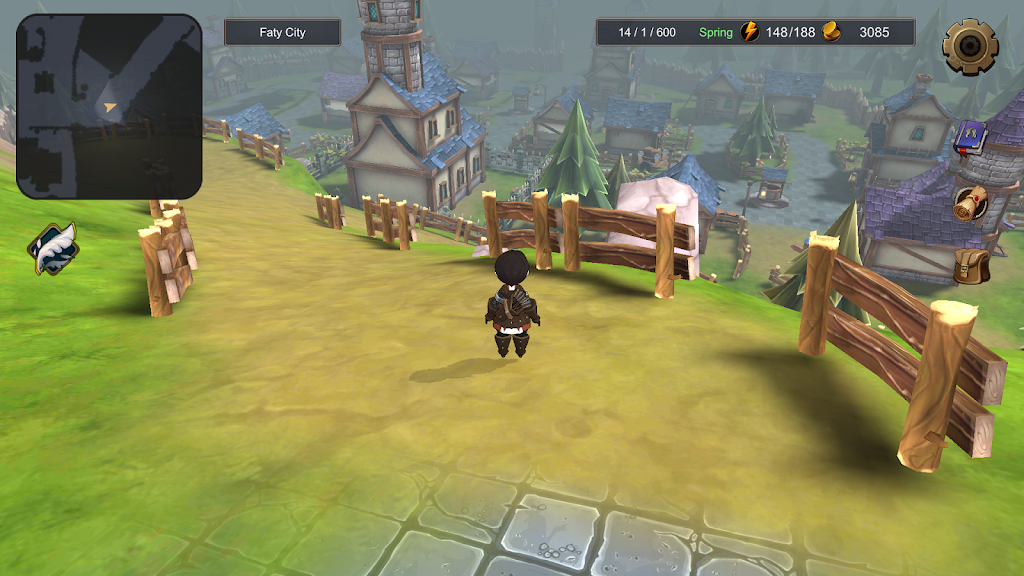Click the Faty City location label
1024x576 pixels.
click(x=282, y=33)
